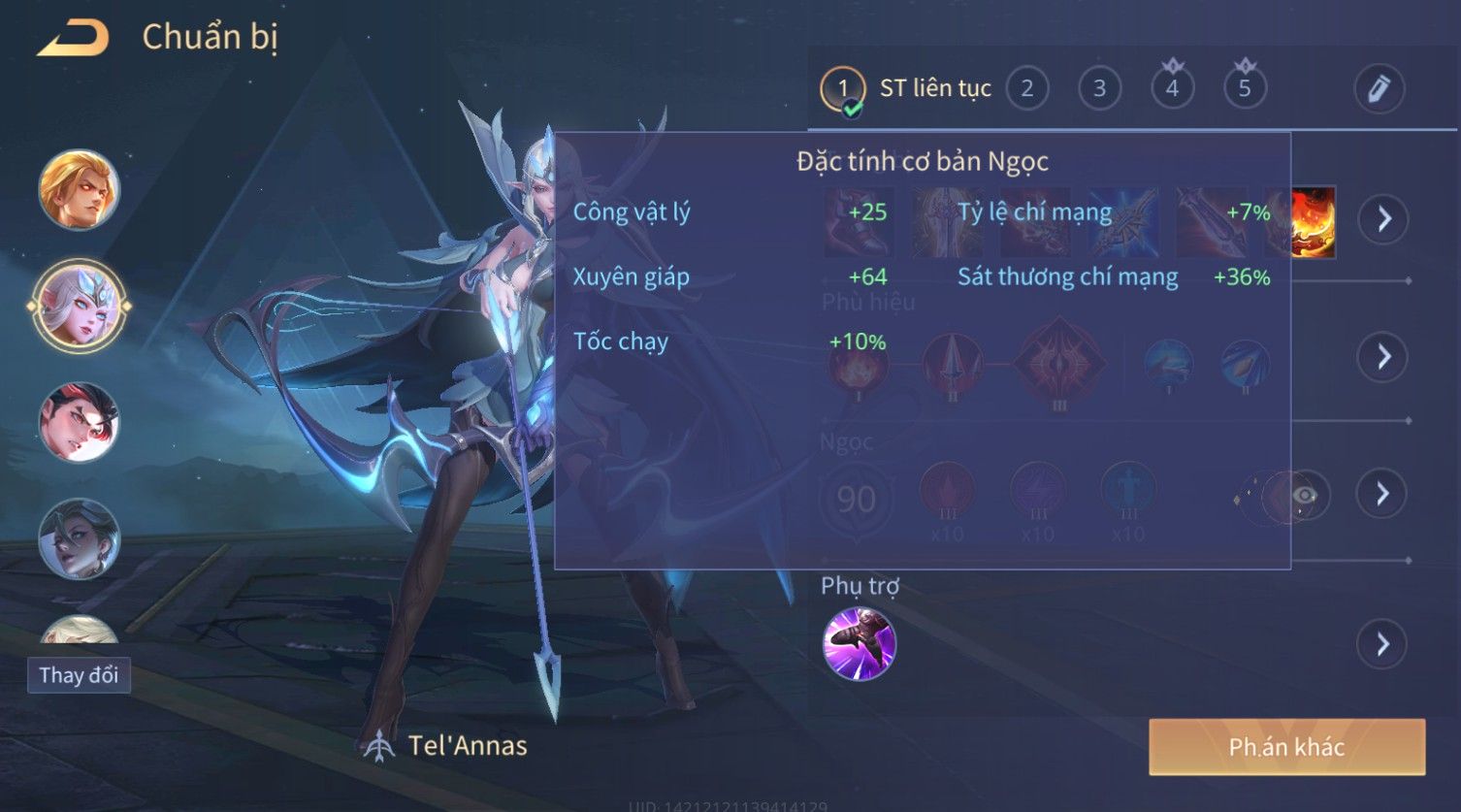
Task: Select the Tel'Annas hero portrait
Action: (79, 307)
